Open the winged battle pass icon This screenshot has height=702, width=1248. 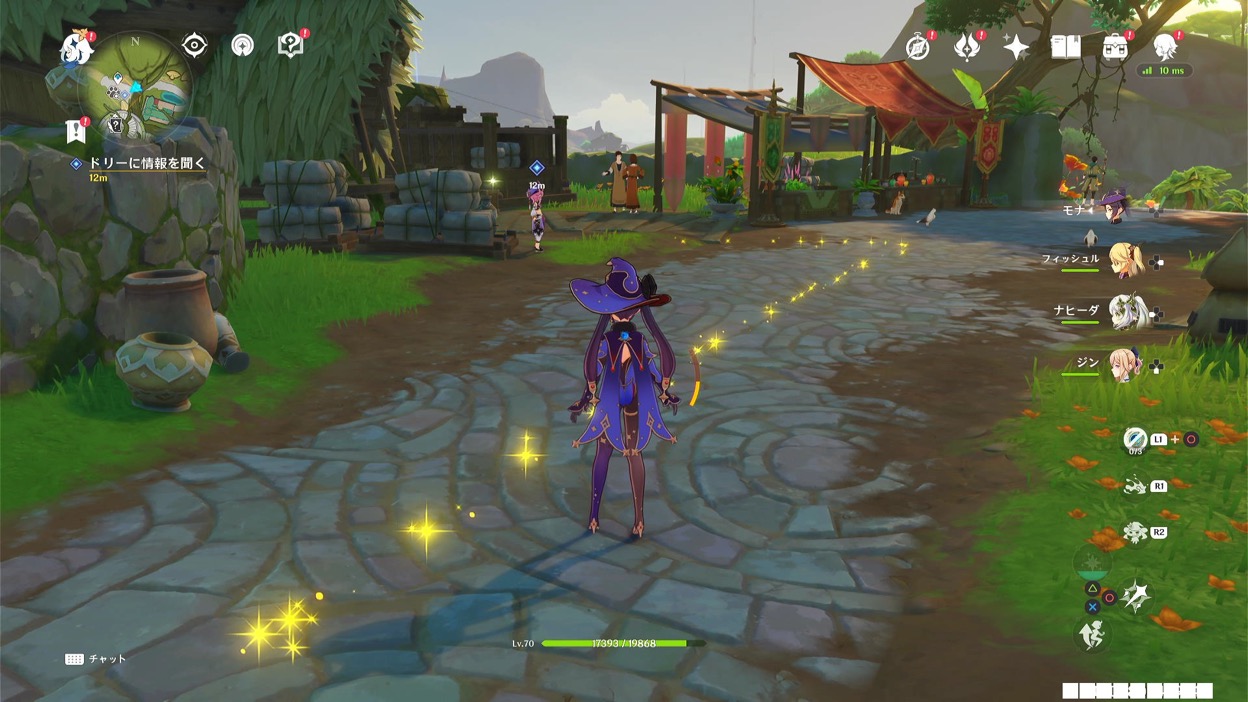[967, 46]
